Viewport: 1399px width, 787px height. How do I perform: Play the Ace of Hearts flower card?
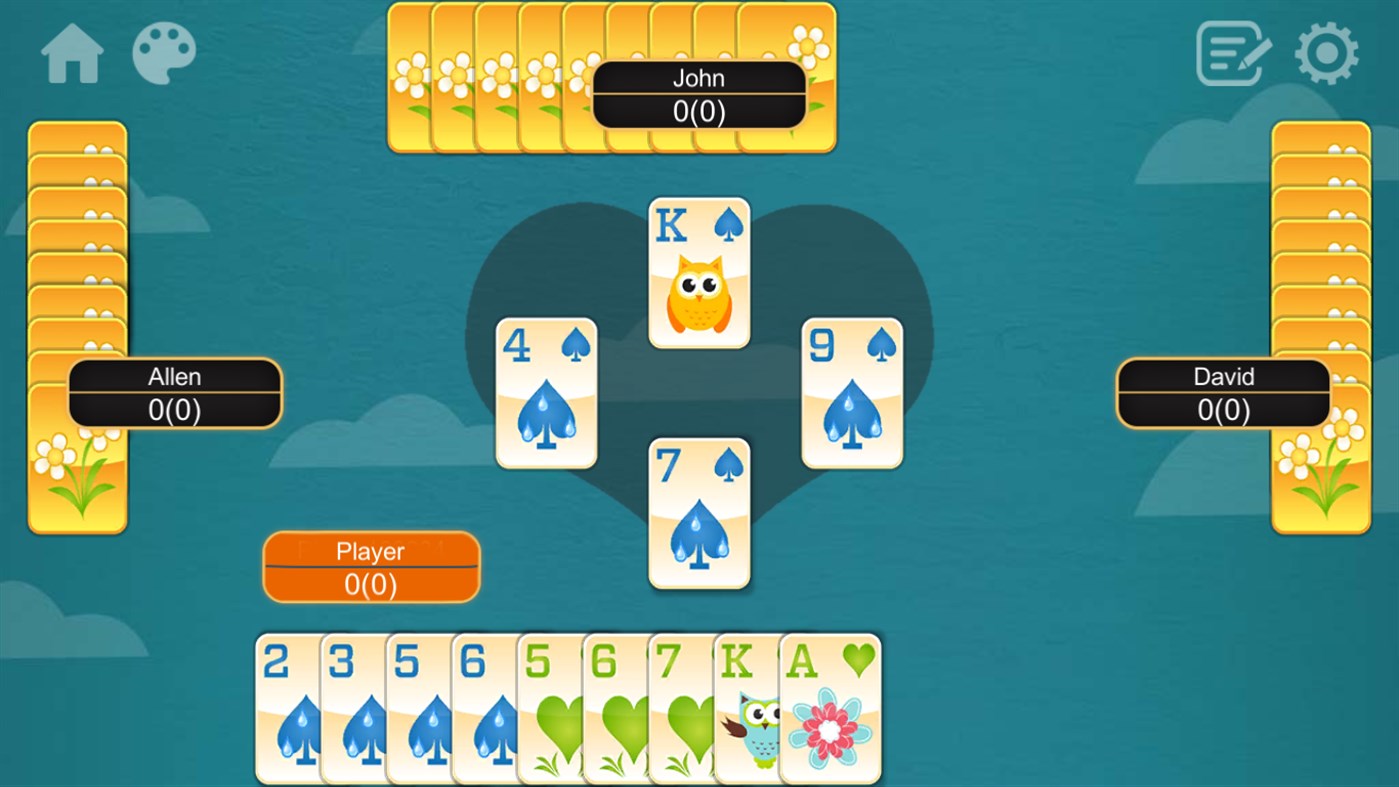click(x=828, y=710)
